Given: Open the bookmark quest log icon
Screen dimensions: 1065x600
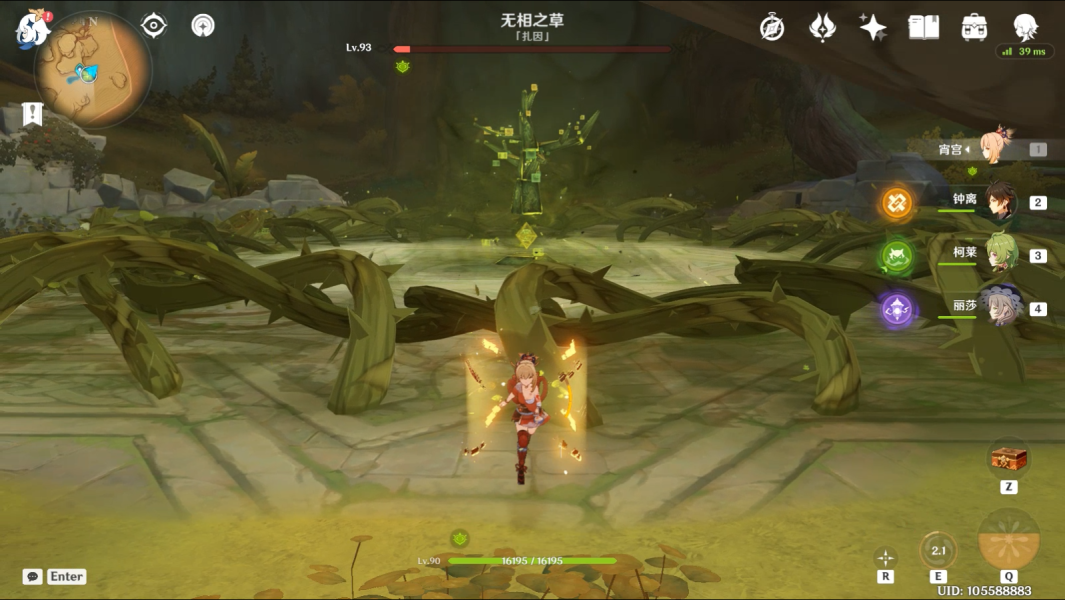Looking at the screenshot, I should pos(31,114).
